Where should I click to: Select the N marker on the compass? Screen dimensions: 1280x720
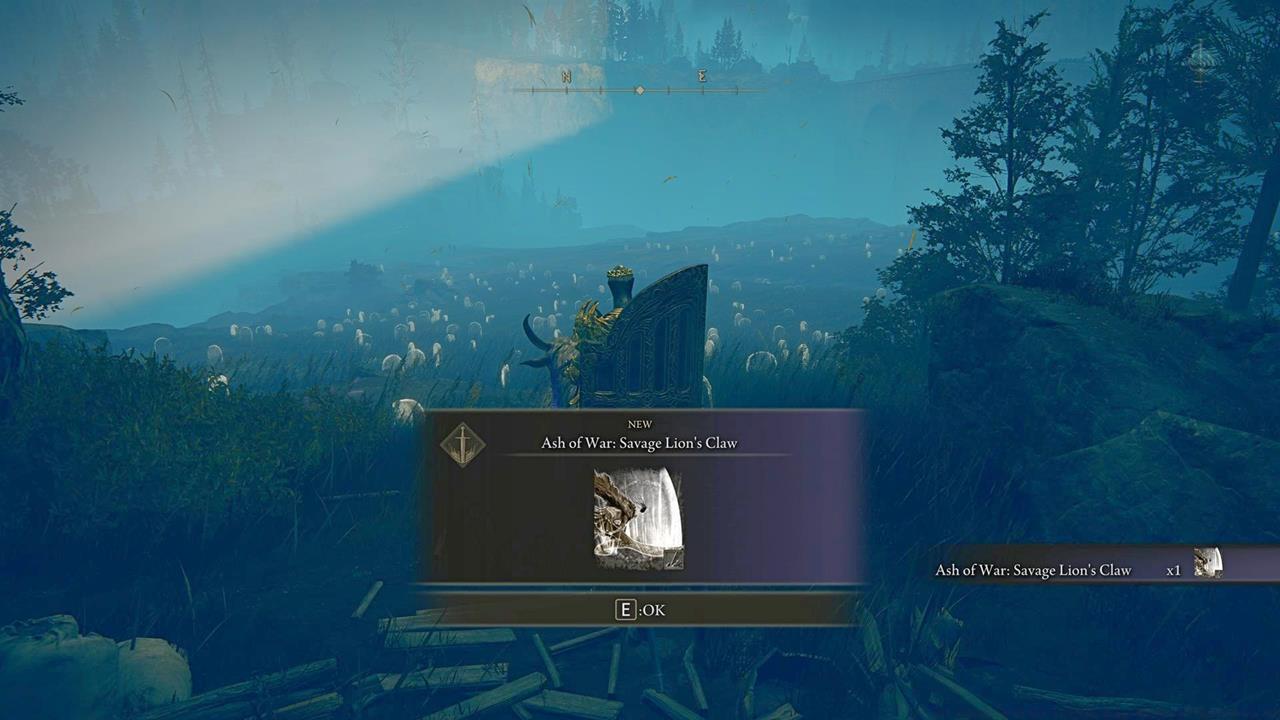pyautogui.click(x=567, y=76)
